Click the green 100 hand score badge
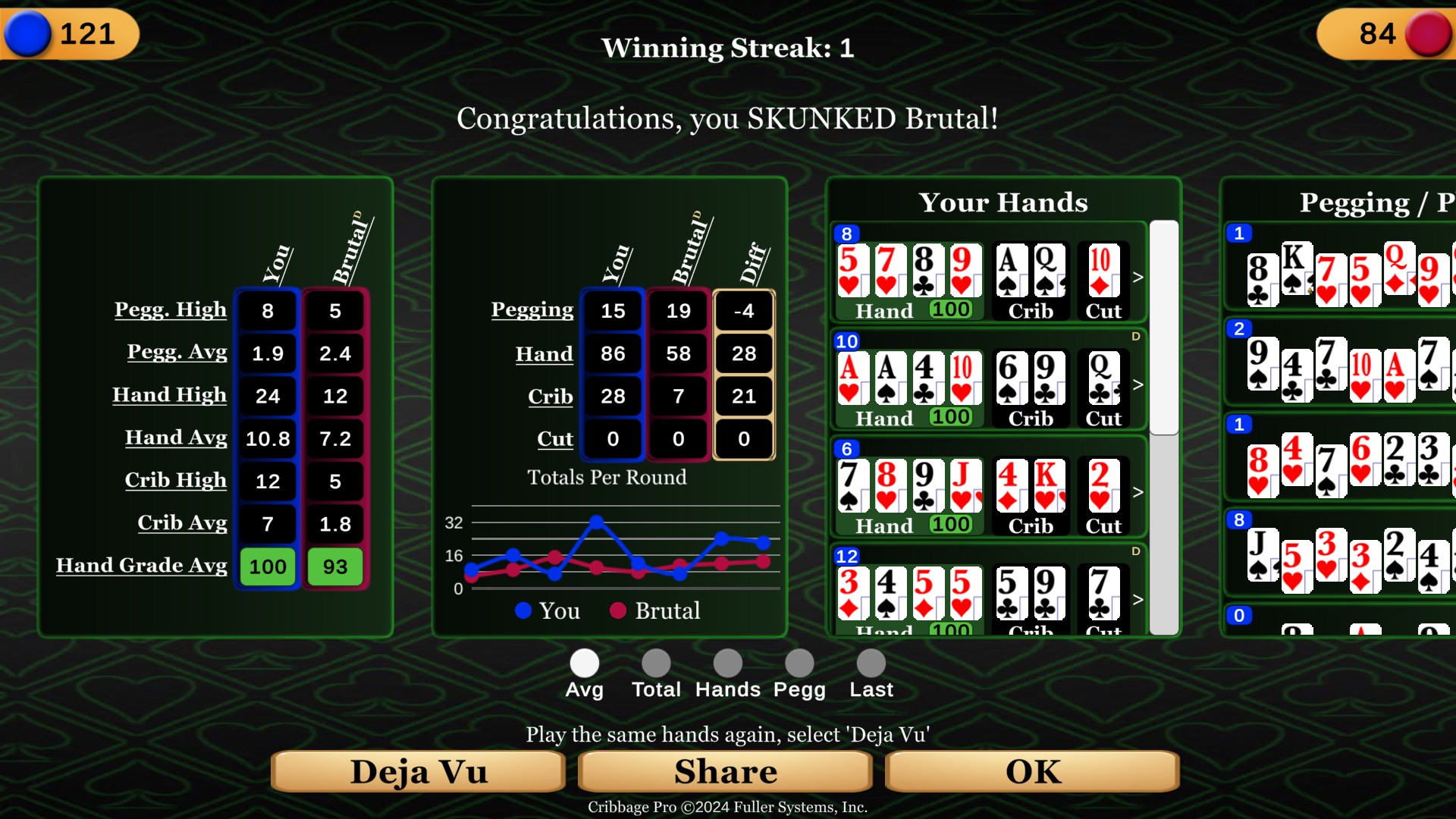 (x=950, y=309)
